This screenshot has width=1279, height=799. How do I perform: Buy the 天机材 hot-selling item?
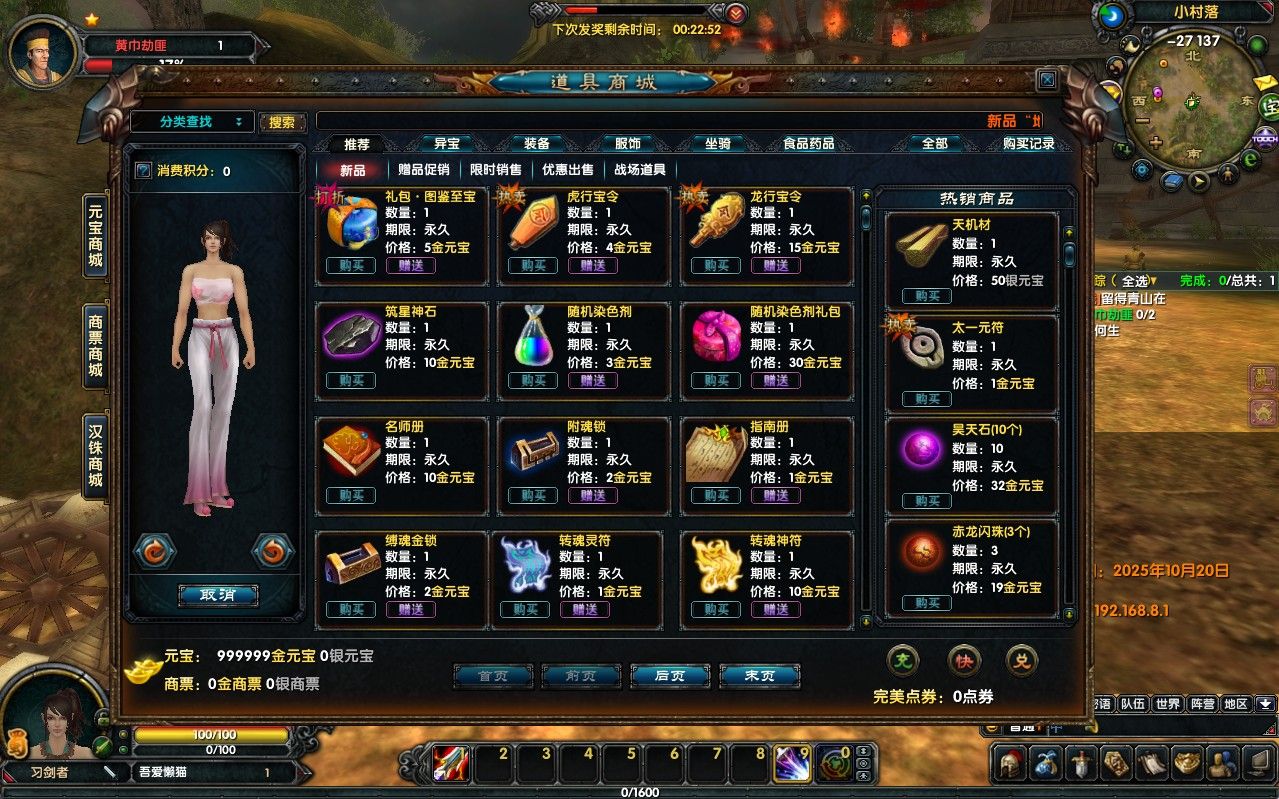coord(926,296)
